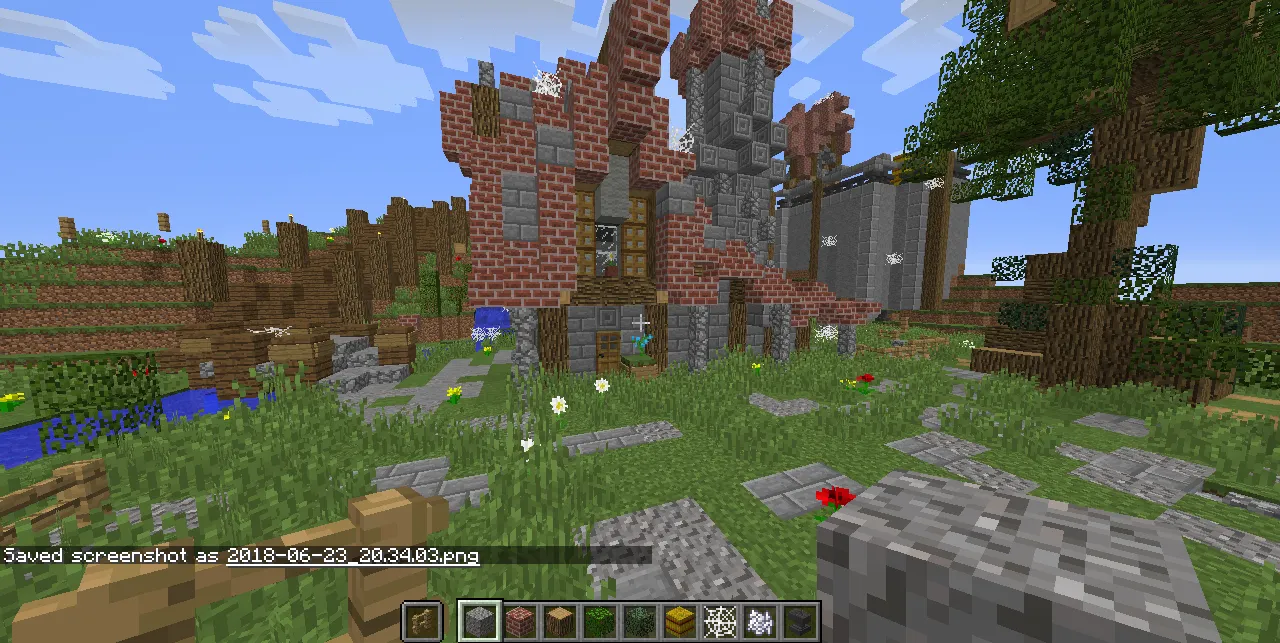This screenshot has height=643, width=1280.
Task: Pick the white flower item slot
Action: [x=759, y=621]
